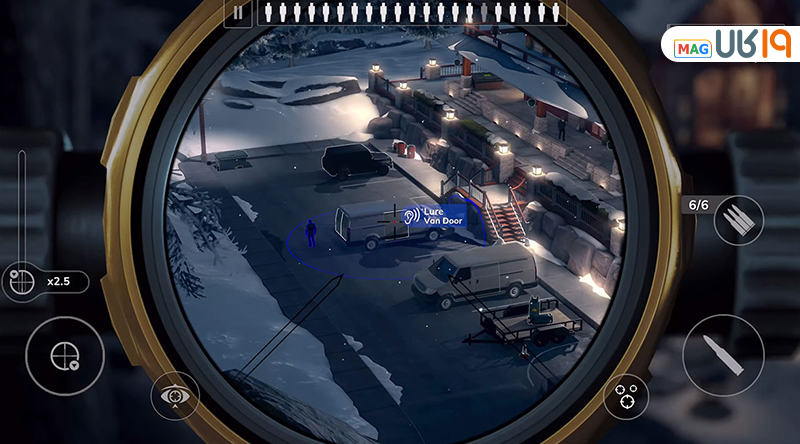The image size is (800, 444).
Task: Activate the eye-shaped instinct vision icon
Action: point(175,395)
